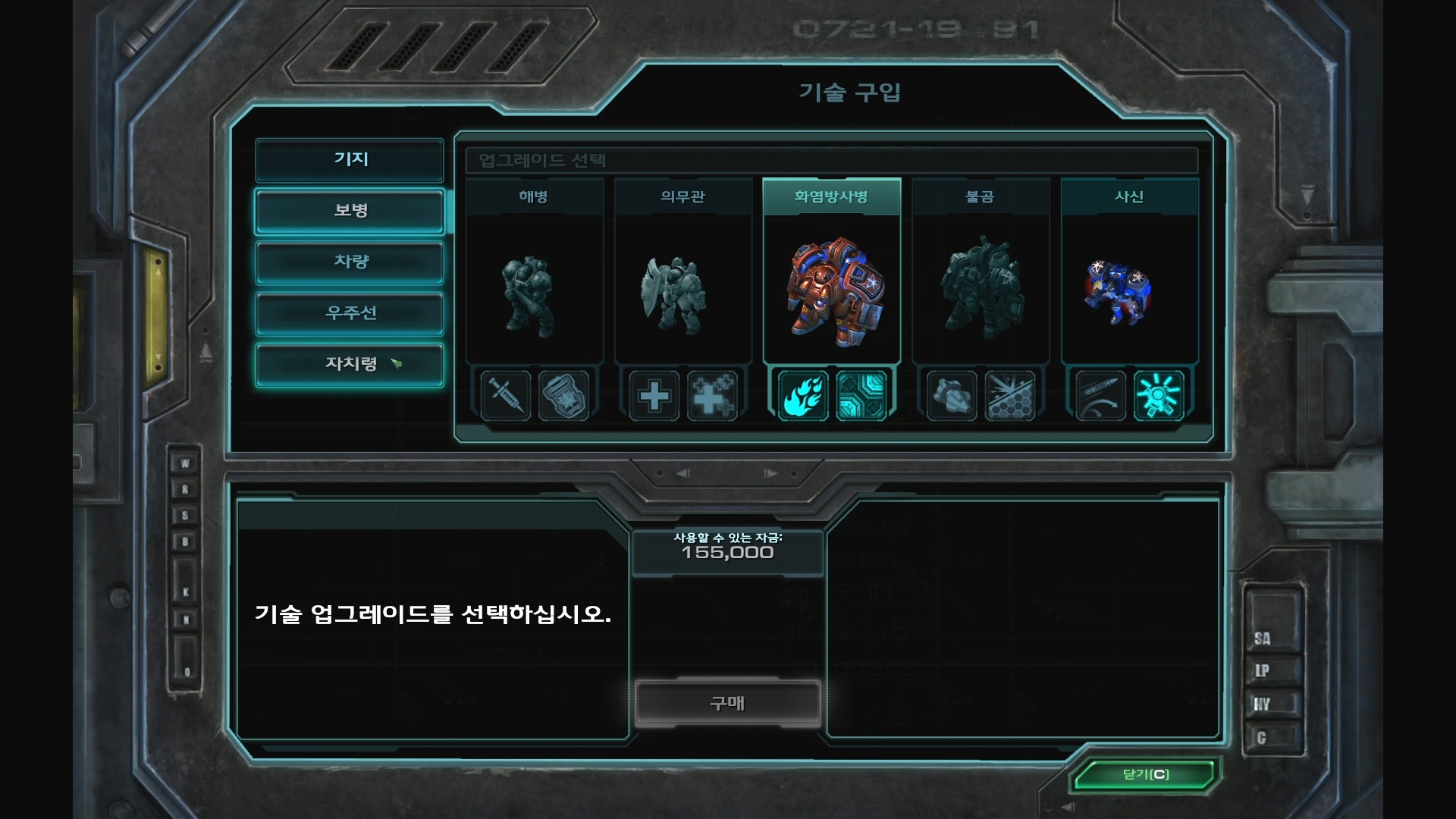Select the 보병 category tab
Screen dimensions: 1456x819
click(350, 210)
